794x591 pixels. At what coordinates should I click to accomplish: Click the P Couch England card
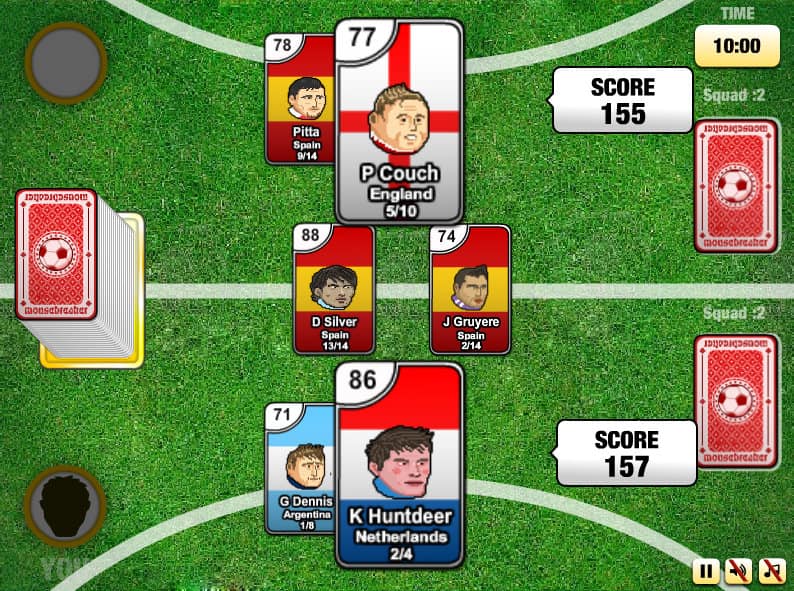pyautogui.click(x=399, y=122)
